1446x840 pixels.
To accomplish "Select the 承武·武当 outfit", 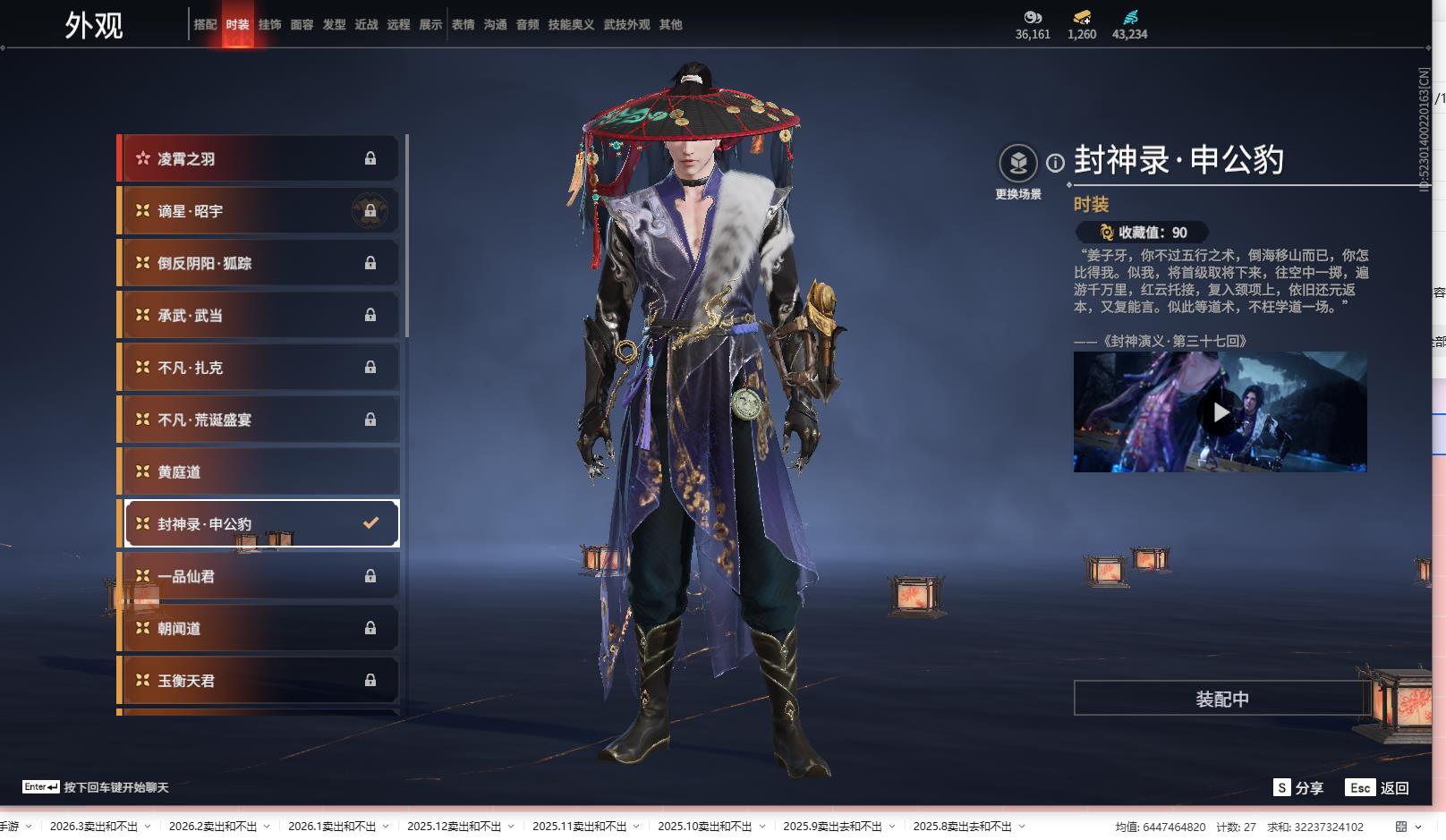I will [259, 315].
